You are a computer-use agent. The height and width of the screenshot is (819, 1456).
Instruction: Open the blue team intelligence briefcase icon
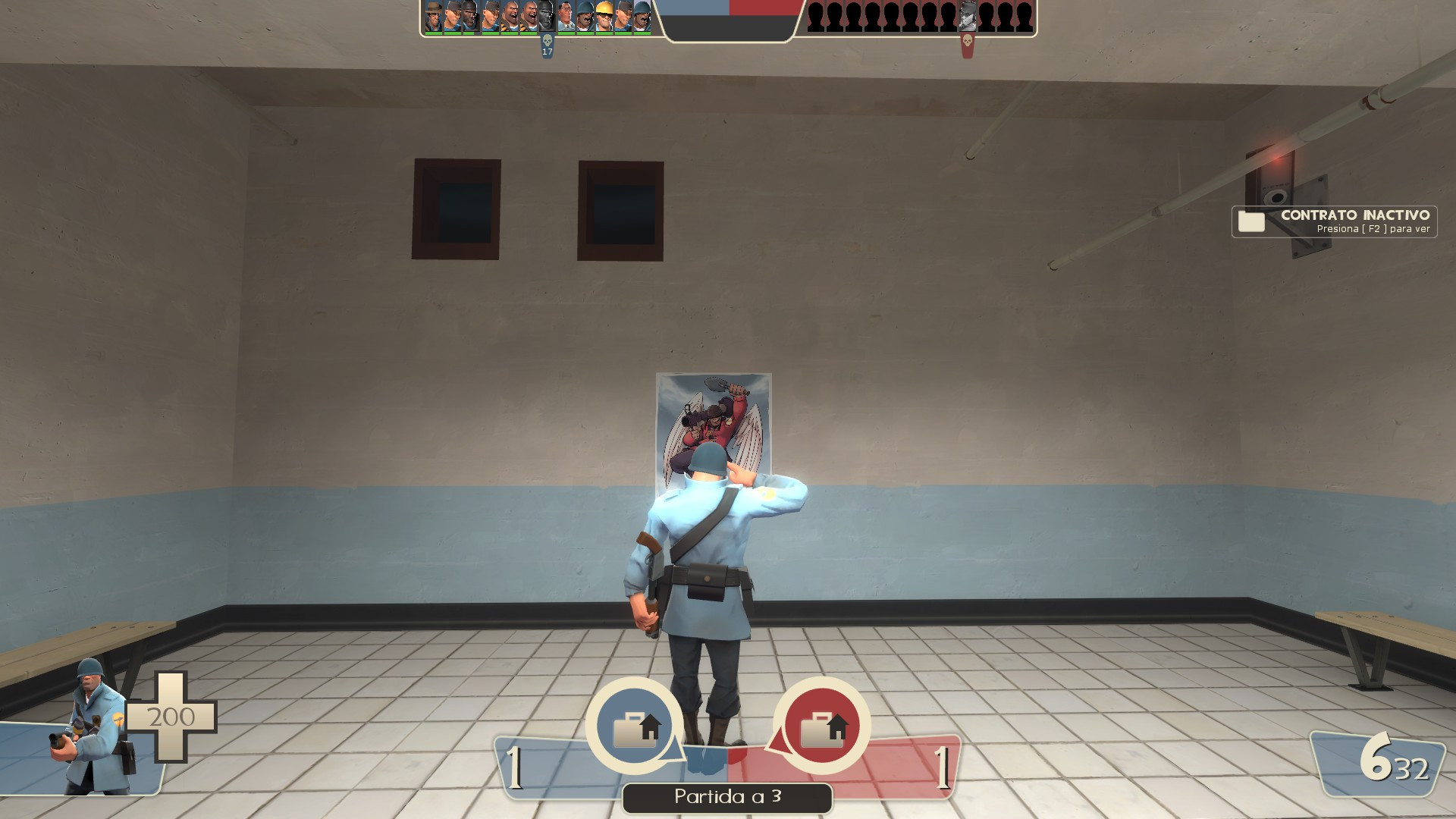(x=634, y=726)
